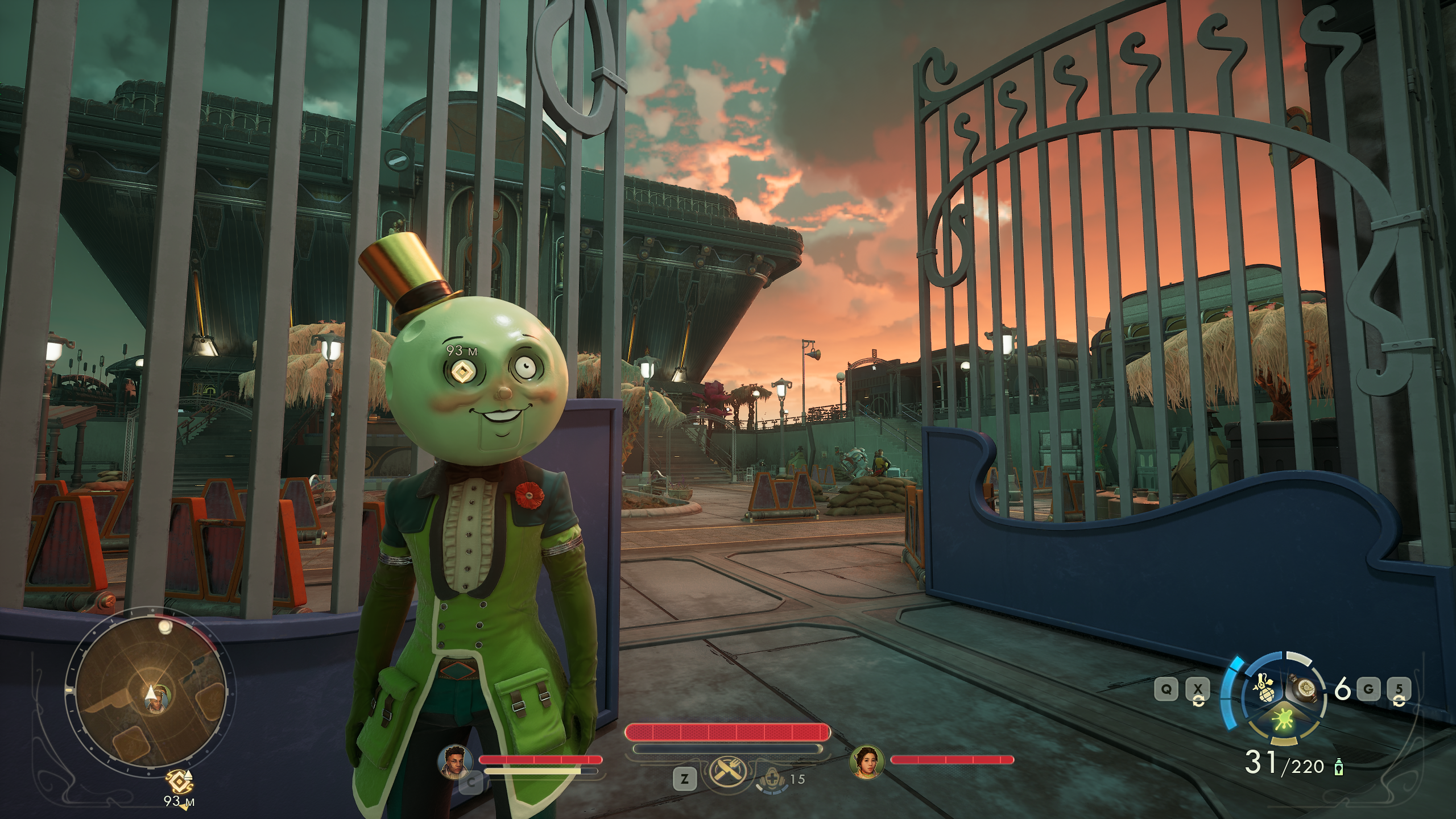This screenshot has height=819, width=1456.
Task: Click the white dot marker on the minimap
Action: tap(165, 626)
